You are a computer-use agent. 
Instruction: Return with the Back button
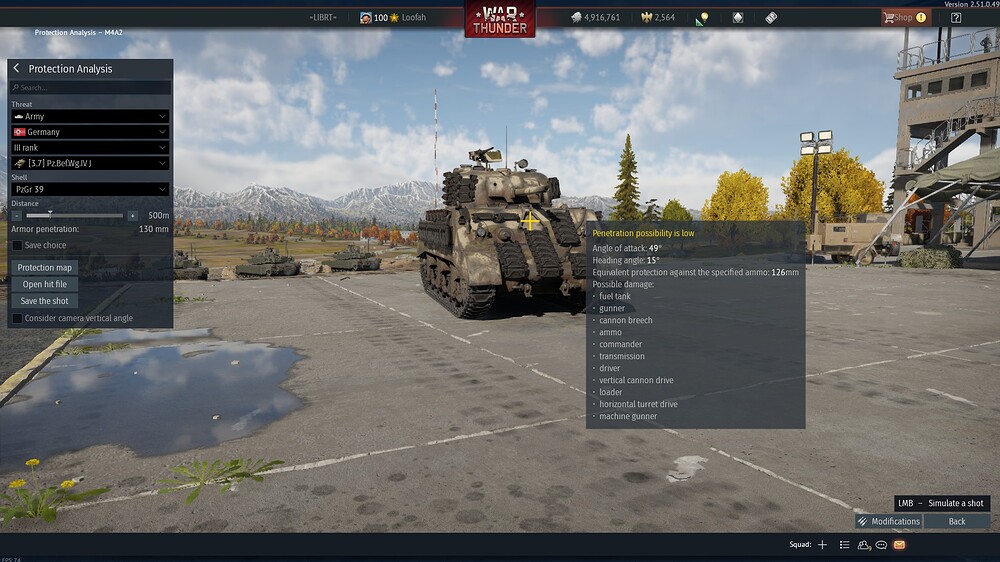click(x=957, y=521)
